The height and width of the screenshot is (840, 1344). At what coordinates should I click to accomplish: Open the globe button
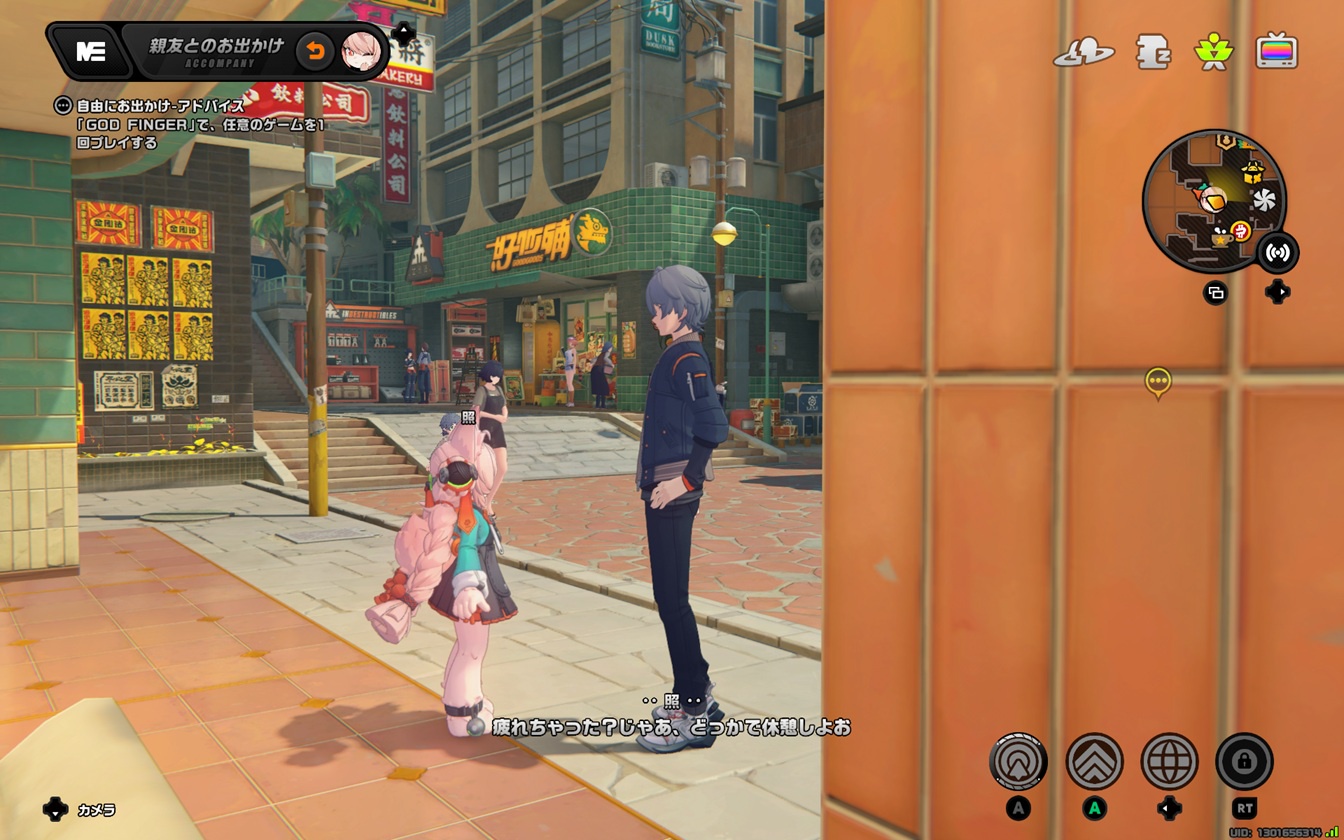click(1169, 762)
